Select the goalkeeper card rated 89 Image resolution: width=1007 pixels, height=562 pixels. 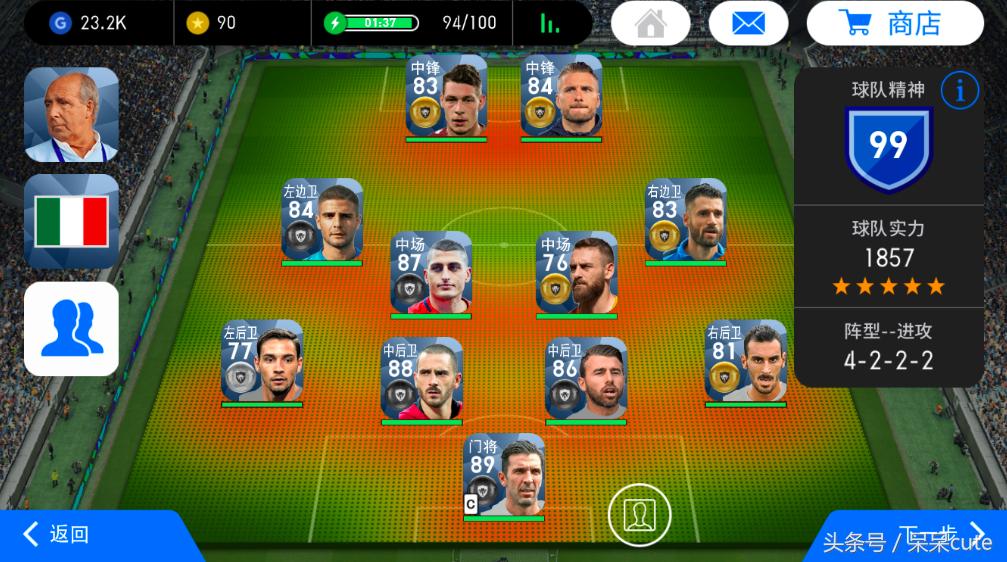pos(504,475)
